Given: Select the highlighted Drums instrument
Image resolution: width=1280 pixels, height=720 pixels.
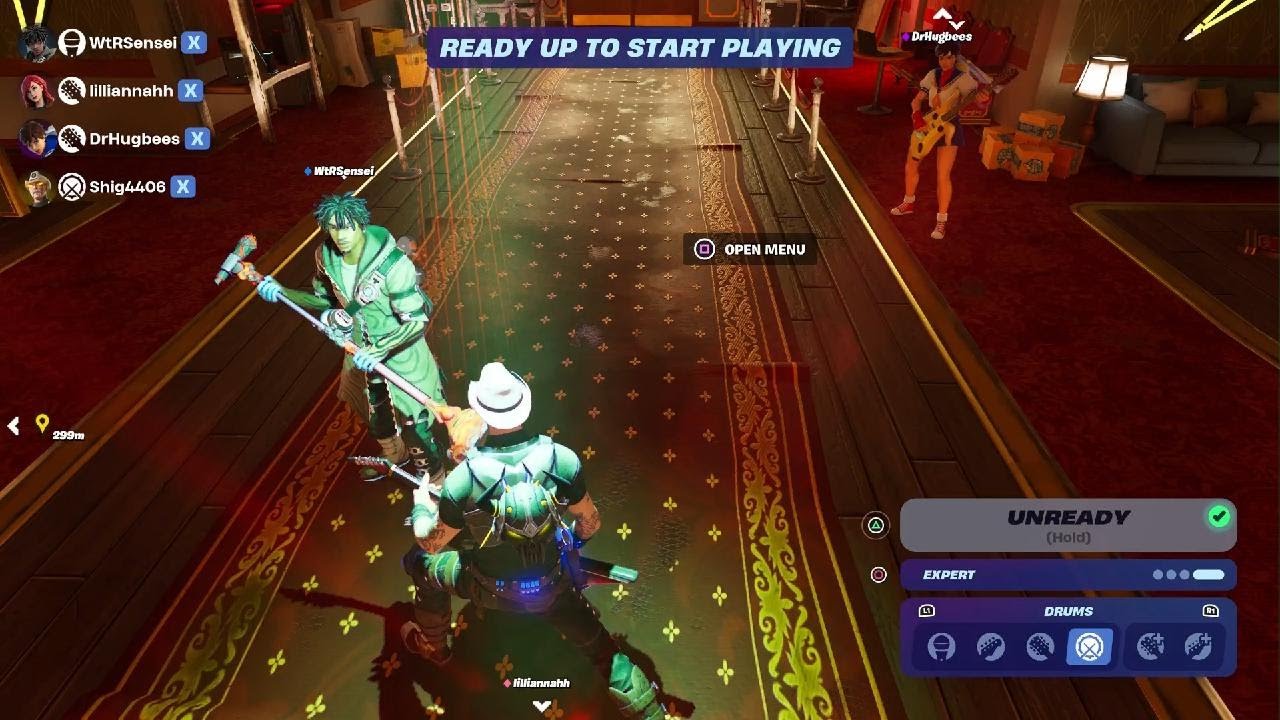Looking at the screenshot, I should 1089,647.
